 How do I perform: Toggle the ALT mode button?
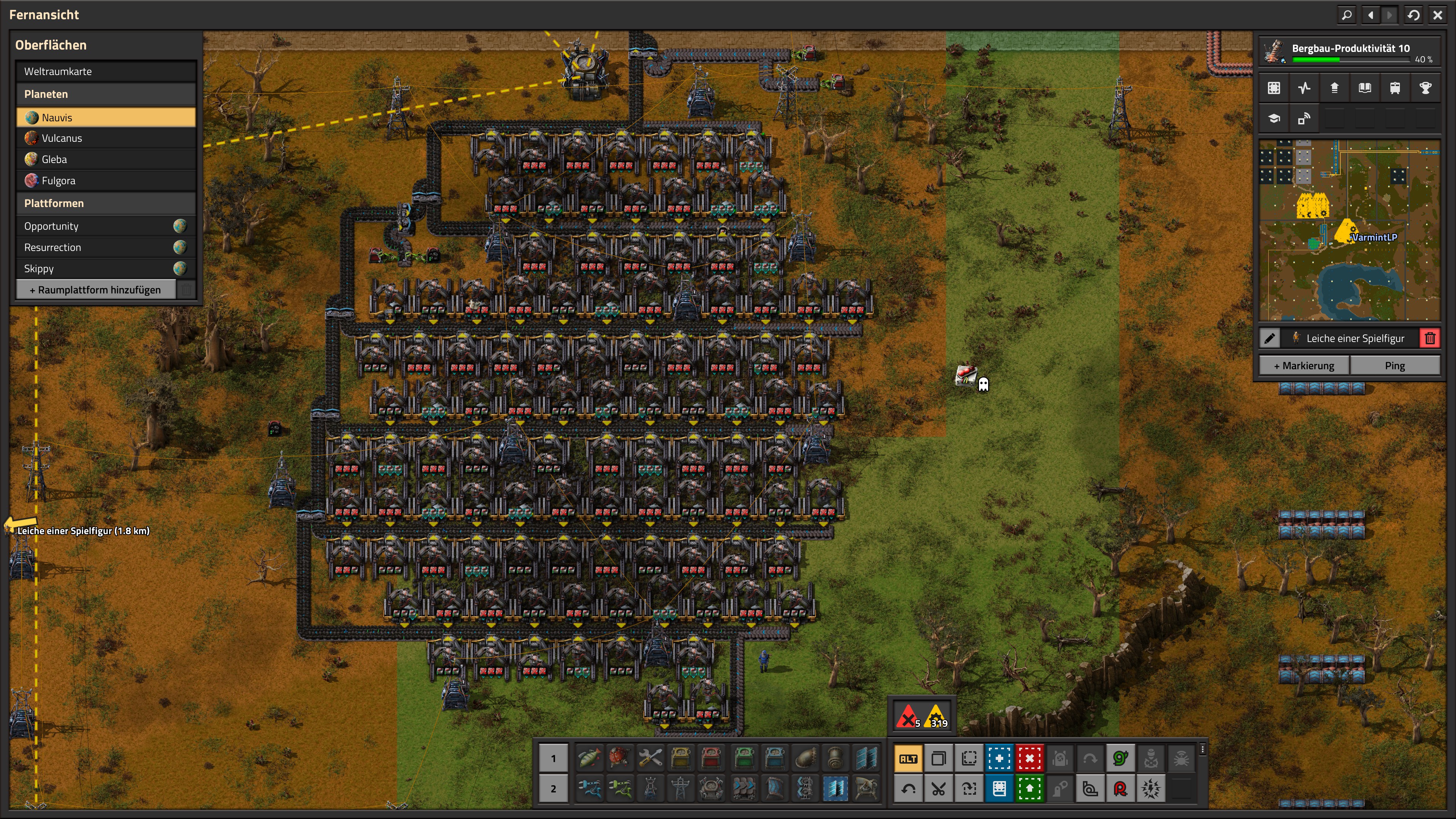[908, 758]
